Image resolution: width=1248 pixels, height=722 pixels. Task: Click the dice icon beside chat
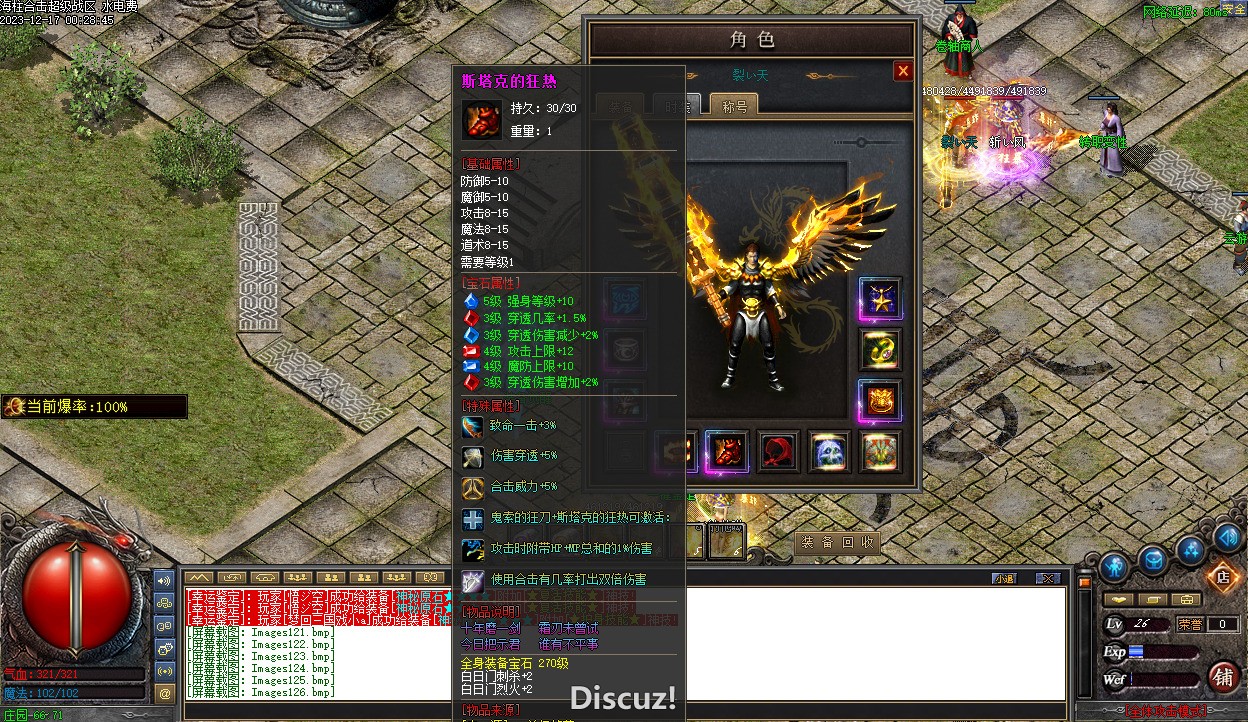pyautogui.click(x=165, y=648)
